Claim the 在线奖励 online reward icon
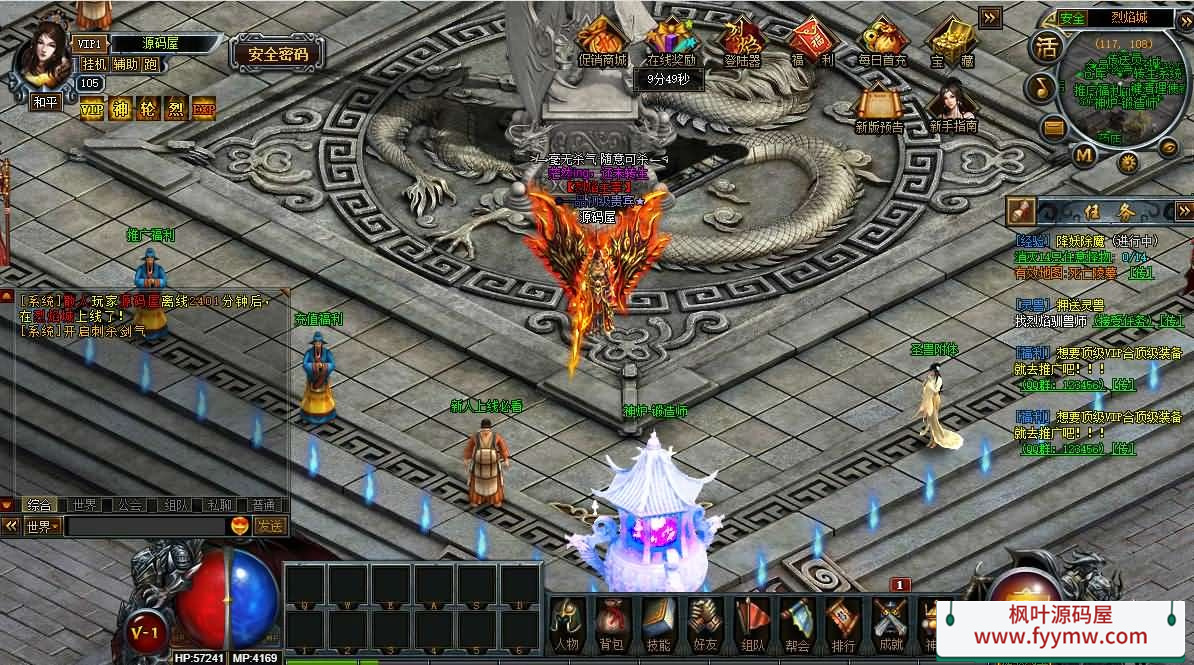The image size is (1194, 665). click(x=670, y=40)
